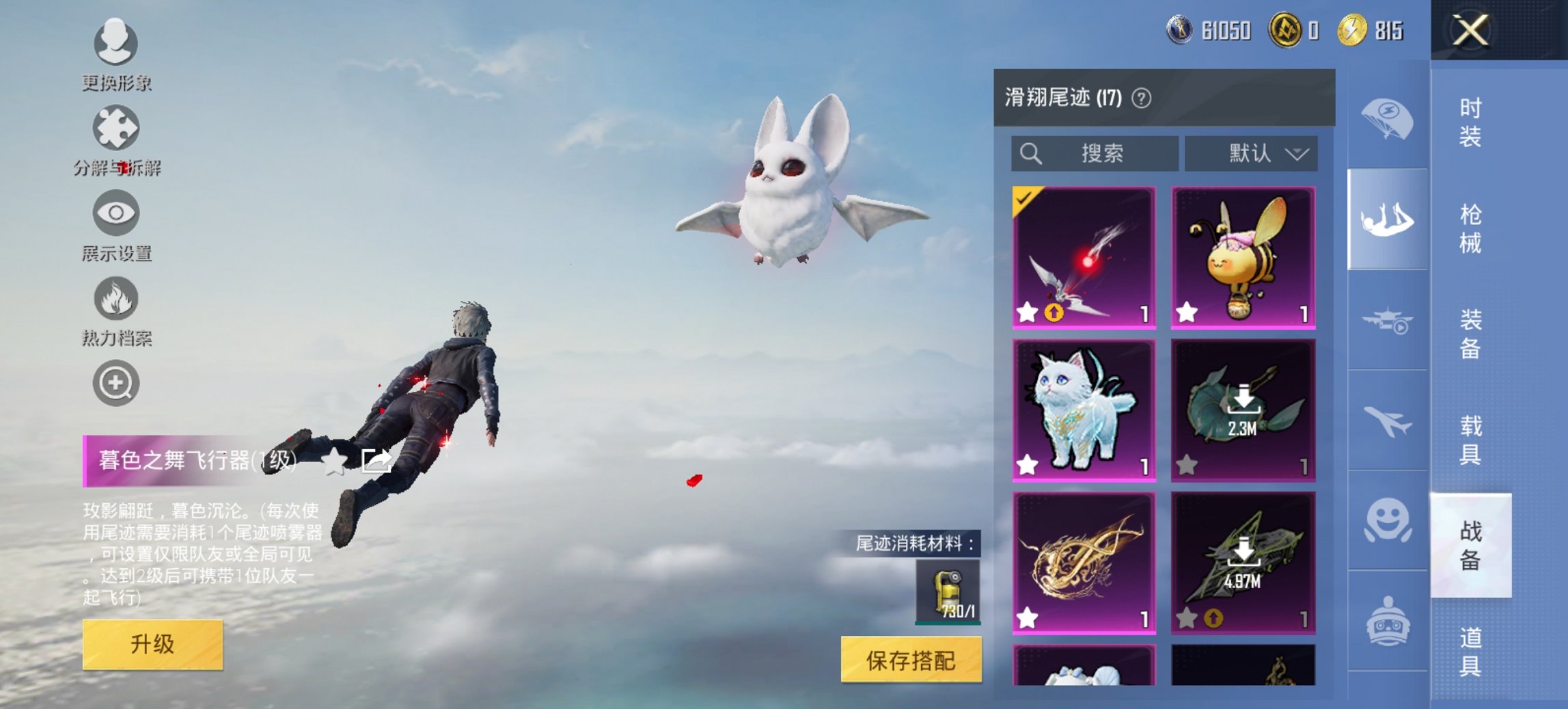
Task: Open the 更换形象 avatar icon
Action: pyautogui.click(x=116, y=43)
